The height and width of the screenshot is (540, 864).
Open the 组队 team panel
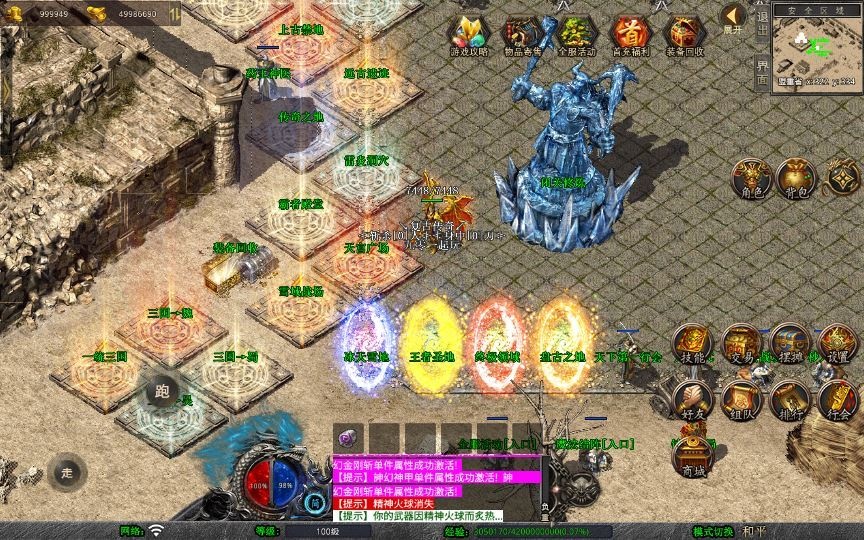[741, 400]
